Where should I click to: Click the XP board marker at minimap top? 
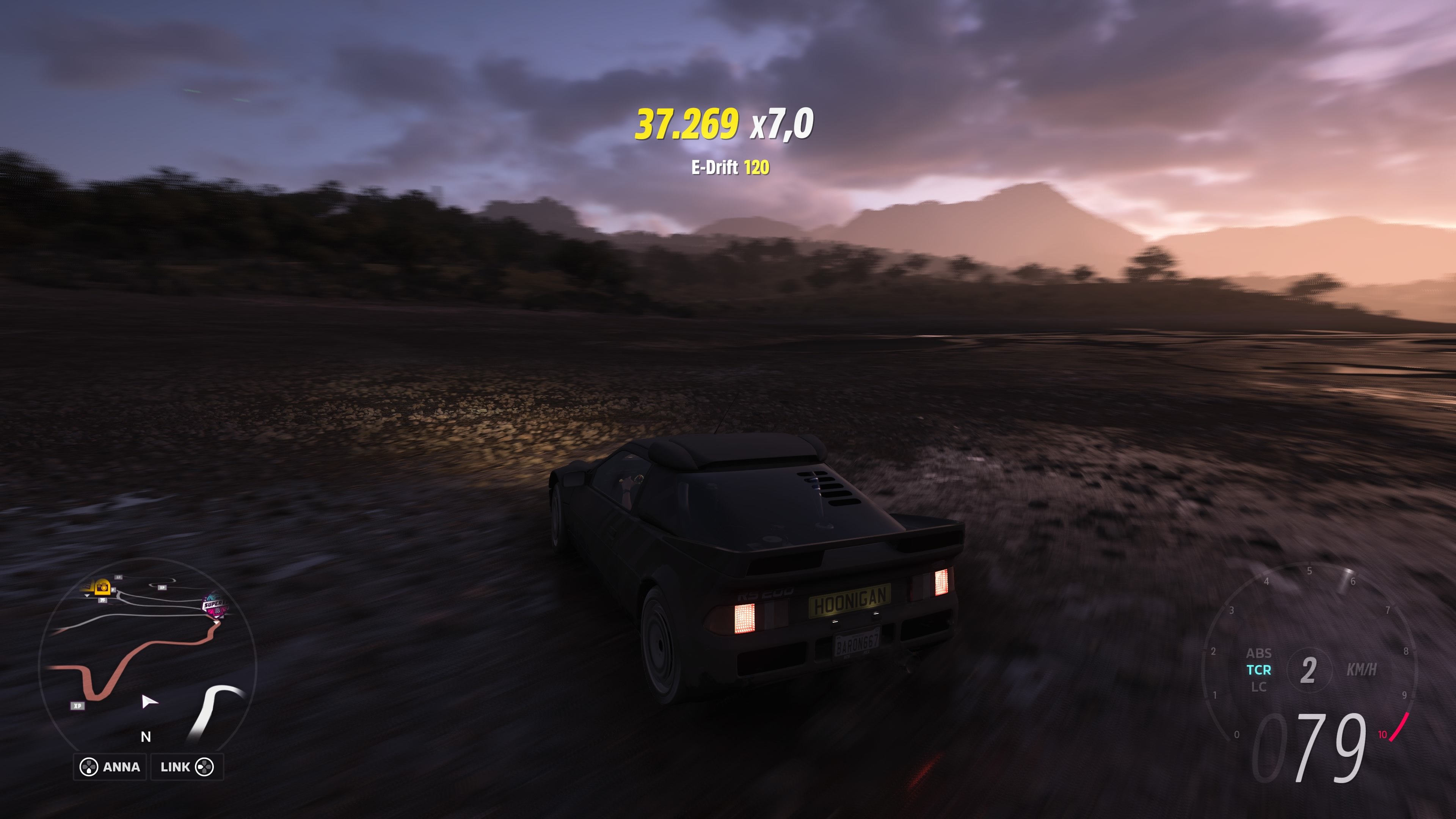coord(118,577)
